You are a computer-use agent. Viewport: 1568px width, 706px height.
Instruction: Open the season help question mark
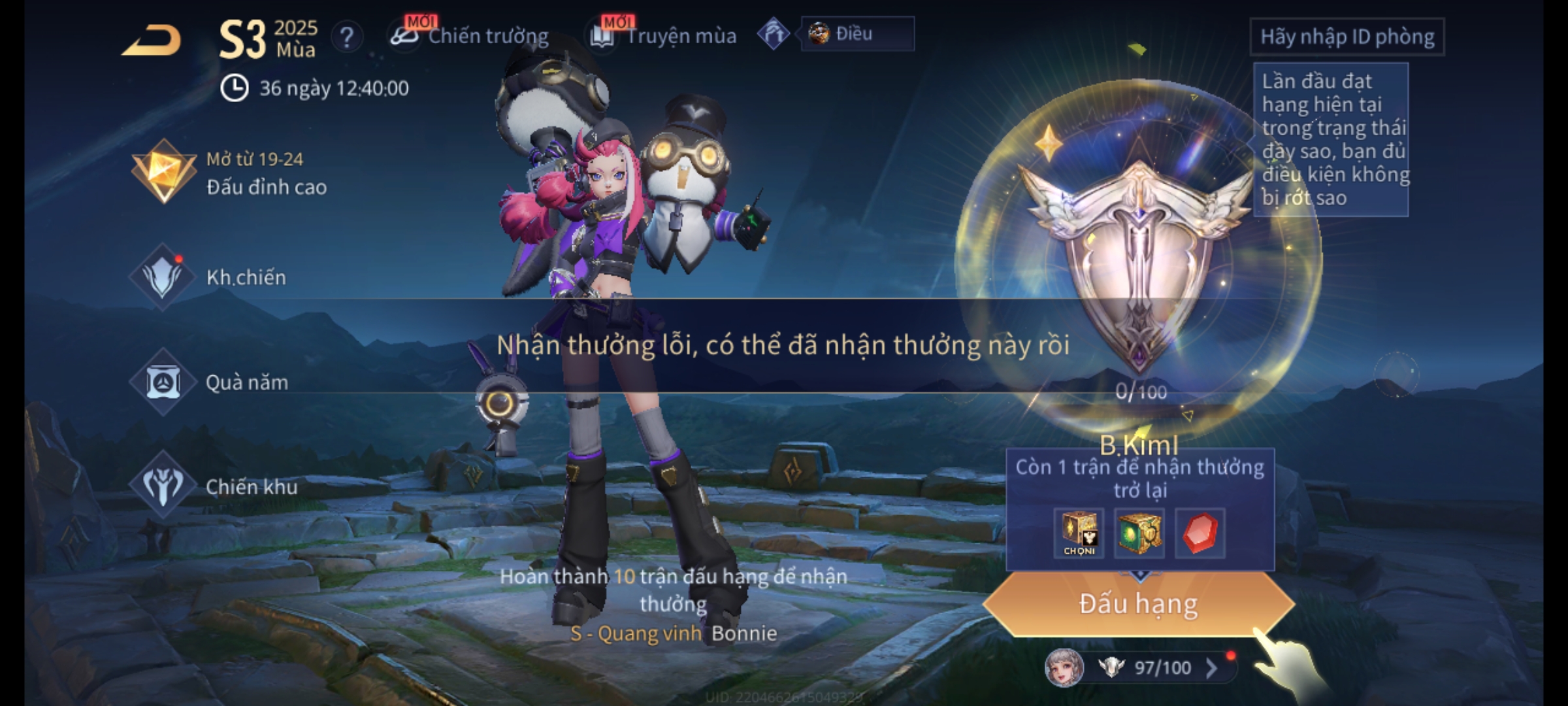[347, 37]
